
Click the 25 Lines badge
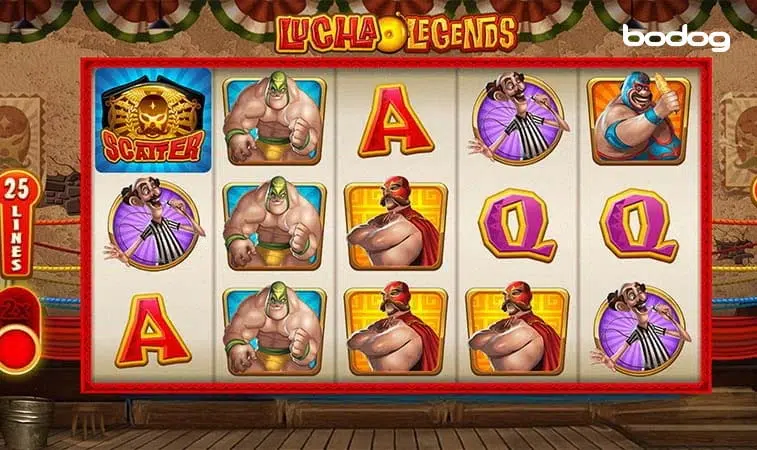[x=18, y=225]
